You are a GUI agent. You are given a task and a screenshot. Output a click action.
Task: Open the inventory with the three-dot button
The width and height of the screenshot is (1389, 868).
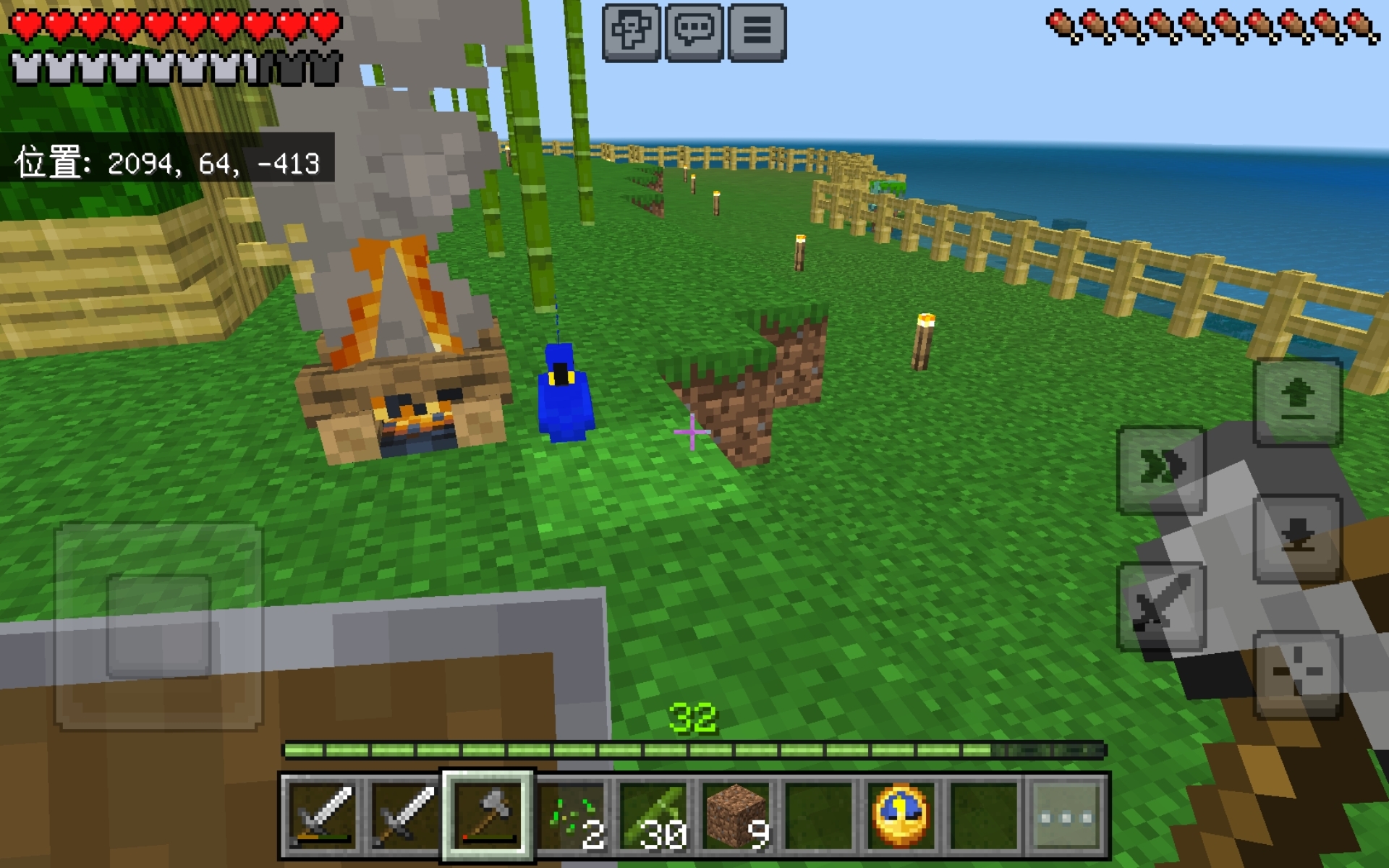(x=1066, y=817)
